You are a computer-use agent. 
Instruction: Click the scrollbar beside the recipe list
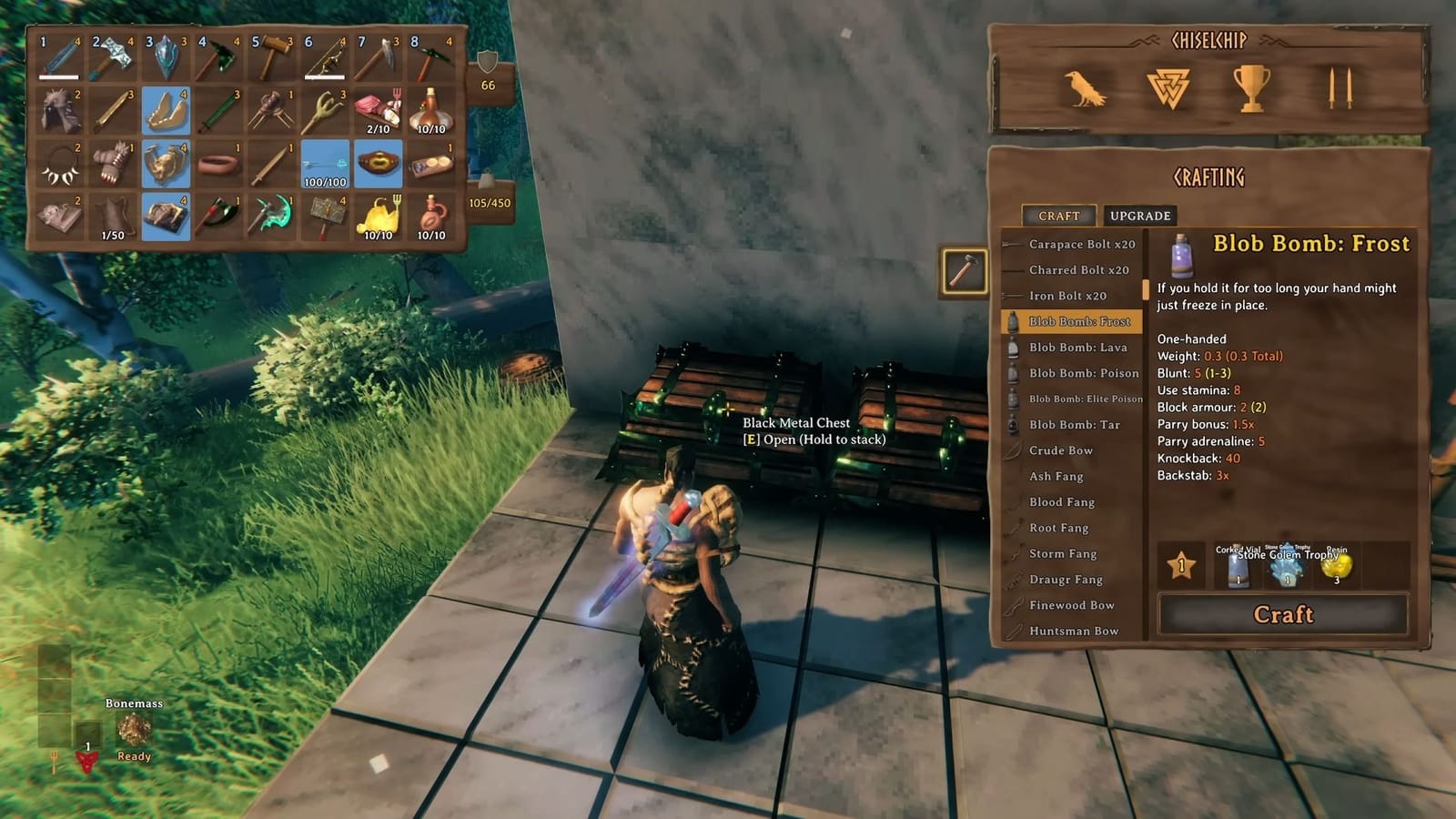pyautogui.click(x=1146, y=291)
